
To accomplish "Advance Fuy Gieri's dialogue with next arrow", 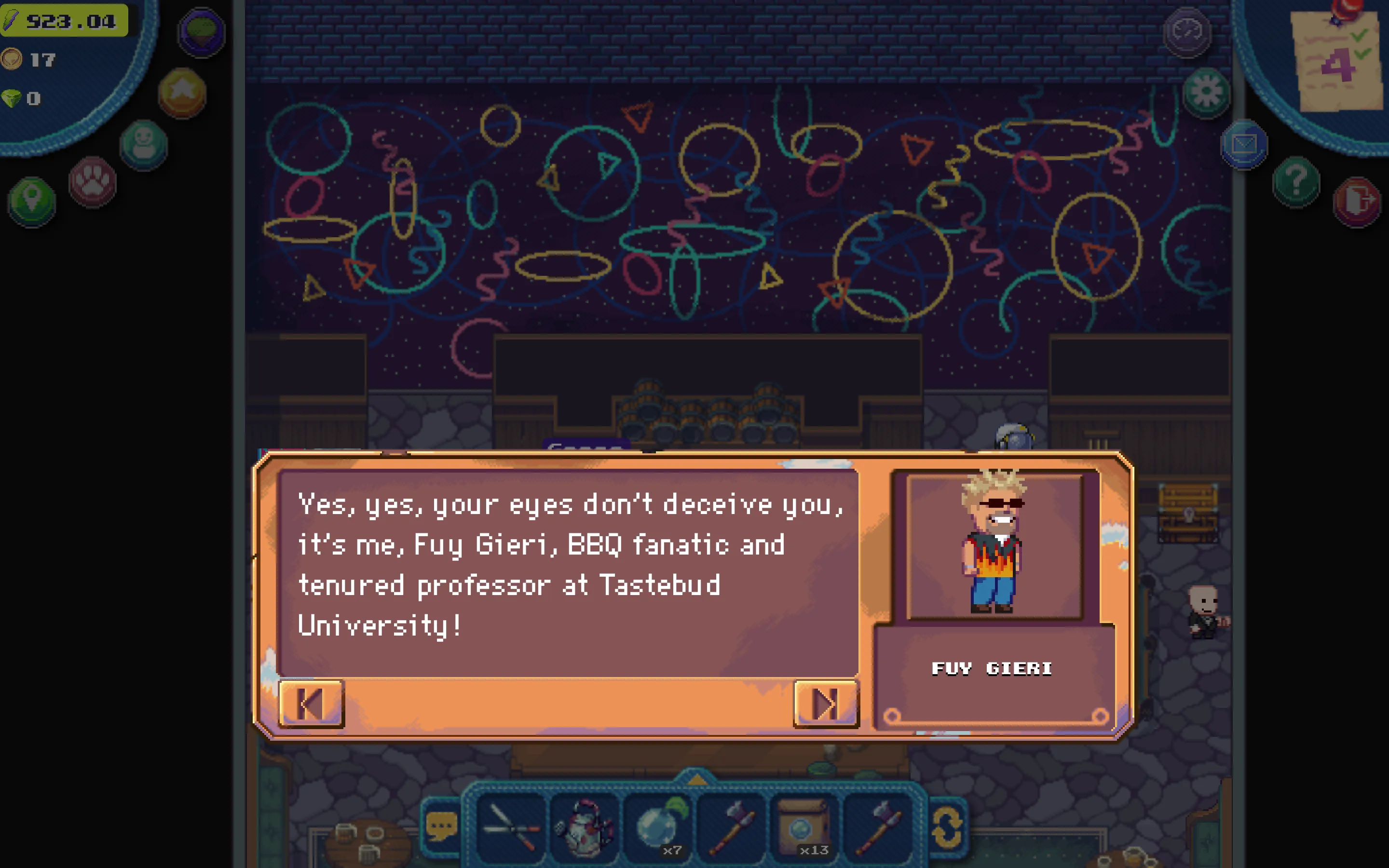I will 825,705.
